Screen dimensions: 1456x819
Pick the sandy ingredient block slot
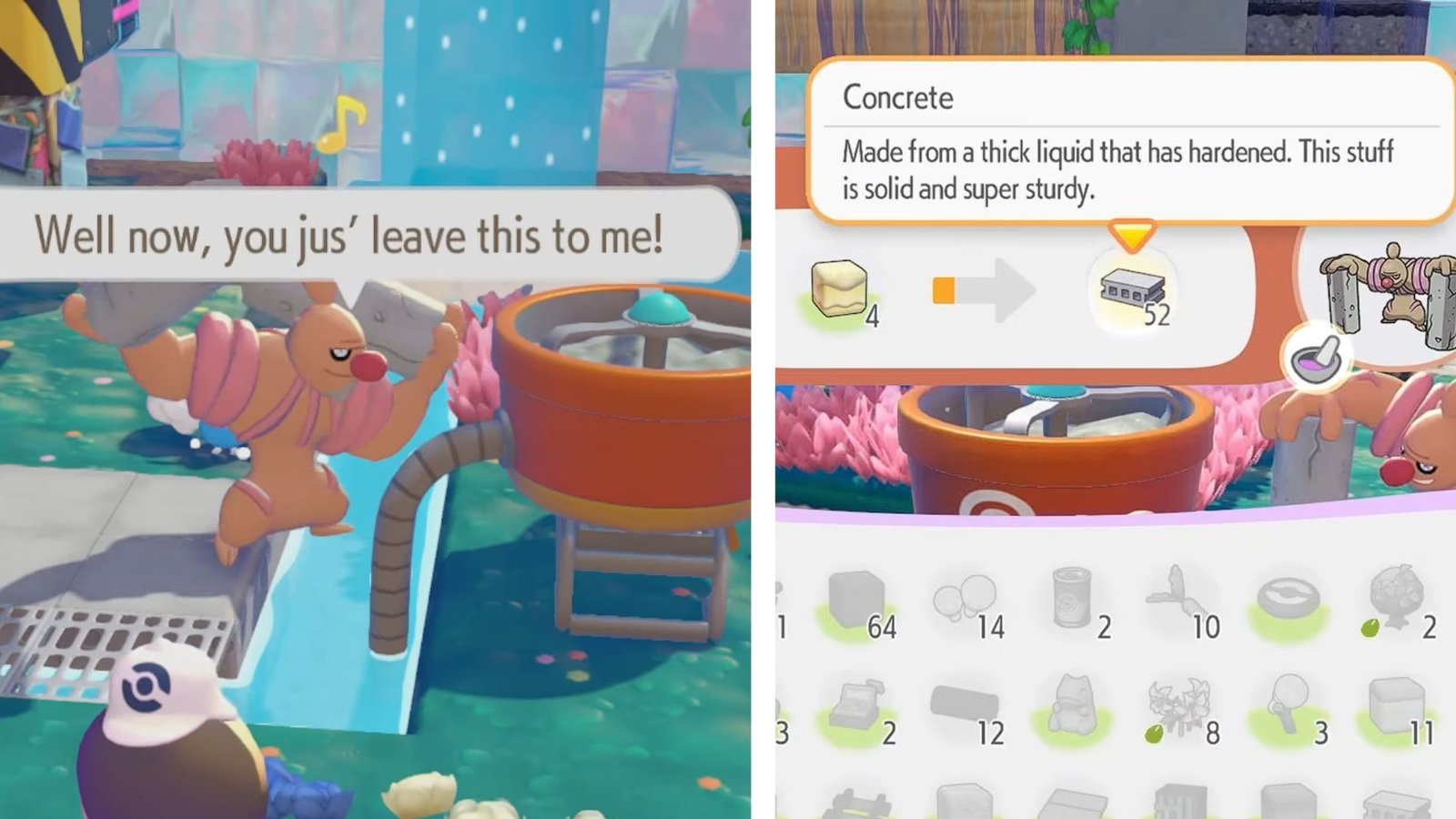point(839,290)
